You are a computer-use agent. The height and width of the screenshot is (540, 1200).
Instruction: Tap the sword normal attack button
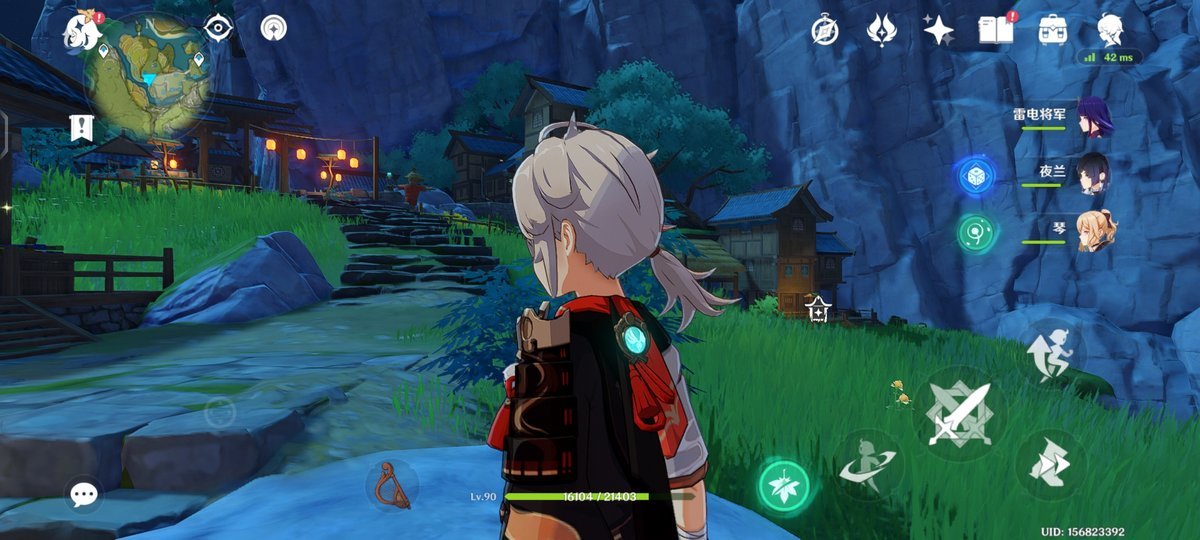(959, 413)
